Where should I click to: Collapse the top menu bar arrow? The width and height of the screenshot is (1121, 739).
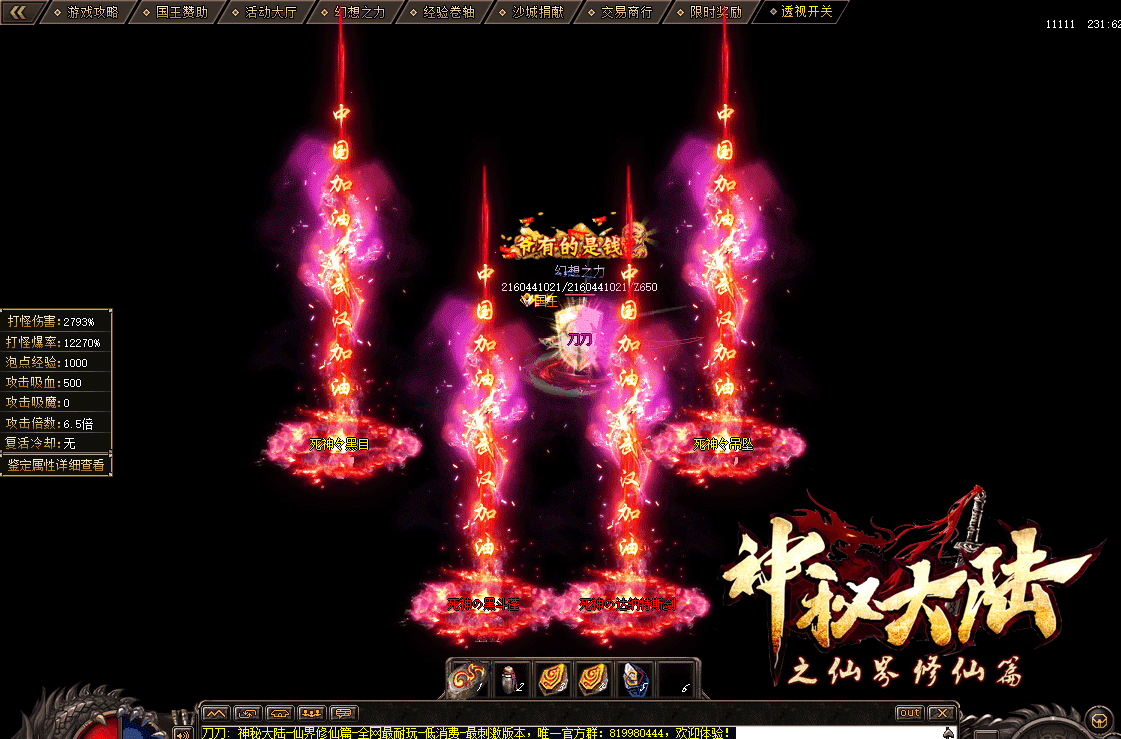(20, 12)
